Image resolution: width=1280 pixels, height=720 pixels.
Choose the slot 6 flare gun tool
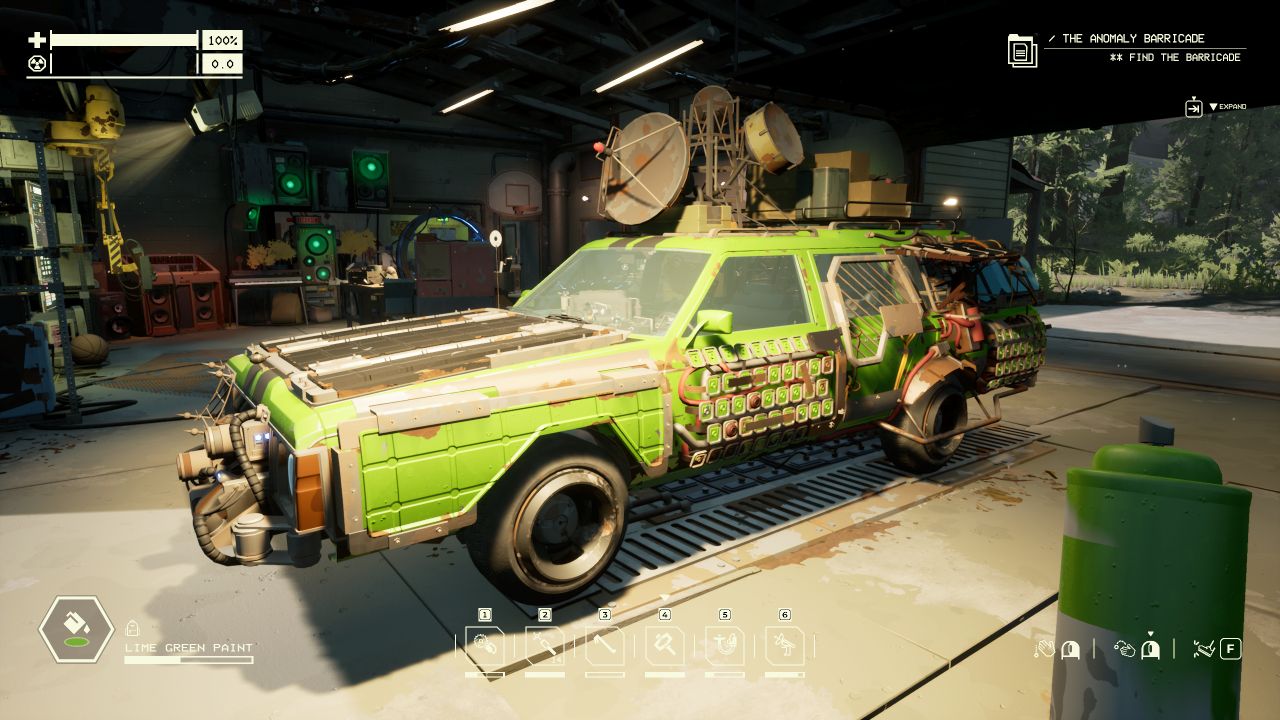pos(785,646)
